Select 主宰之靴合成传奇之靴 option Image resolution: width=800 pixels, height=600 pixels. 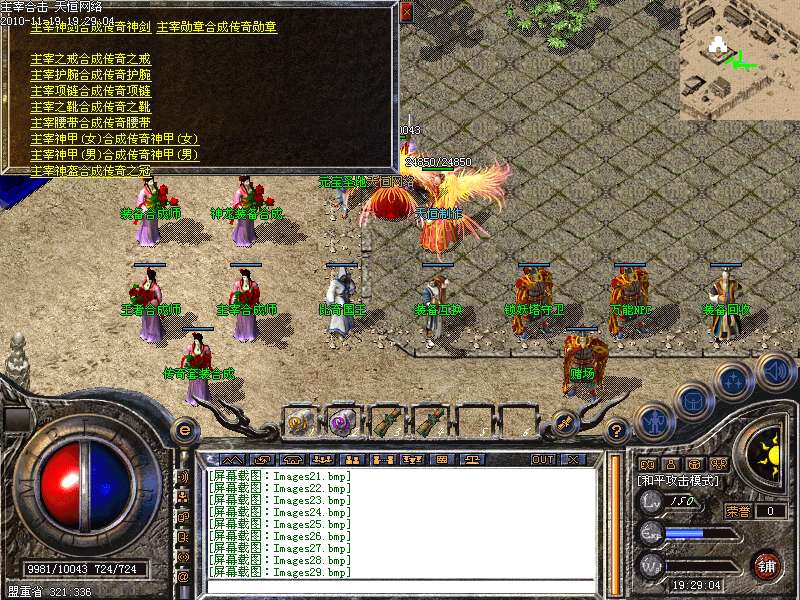(x=90, y=107)
